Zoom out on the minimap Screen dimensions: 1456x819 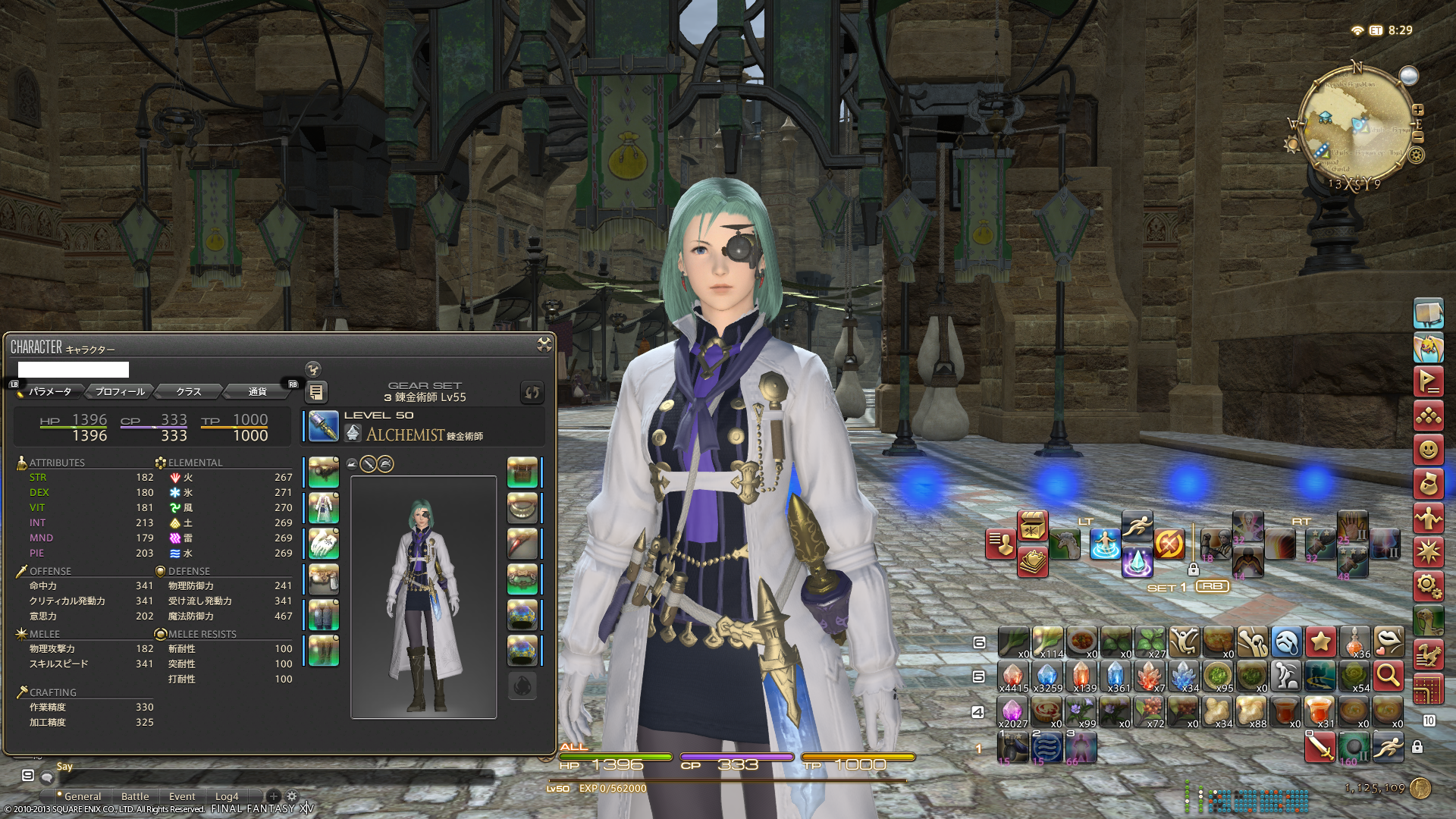[x=1418, y=137]
